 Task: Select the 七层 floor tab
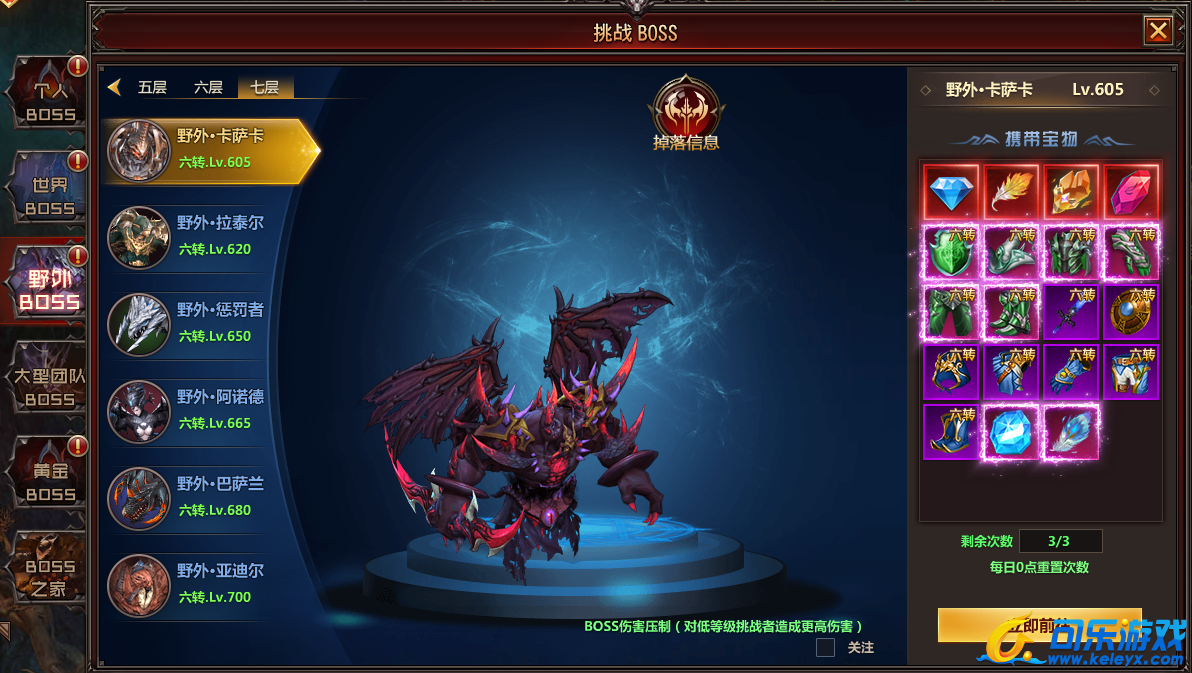click(x=265, y=87)
